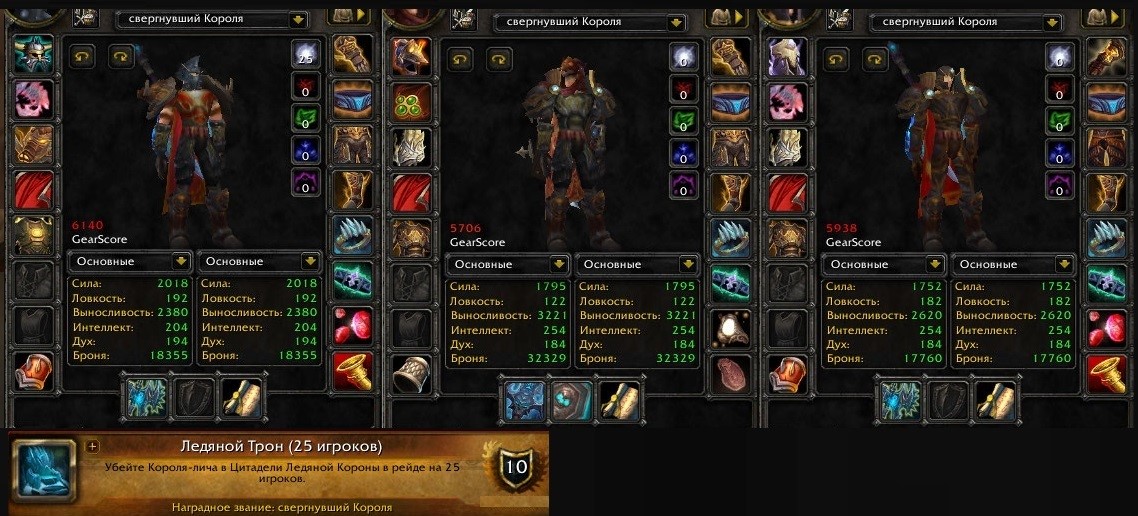Select the turquoise-gem shield off-hand slot
The width and height of the screenshot is (1138, 516).
(571, 401)
